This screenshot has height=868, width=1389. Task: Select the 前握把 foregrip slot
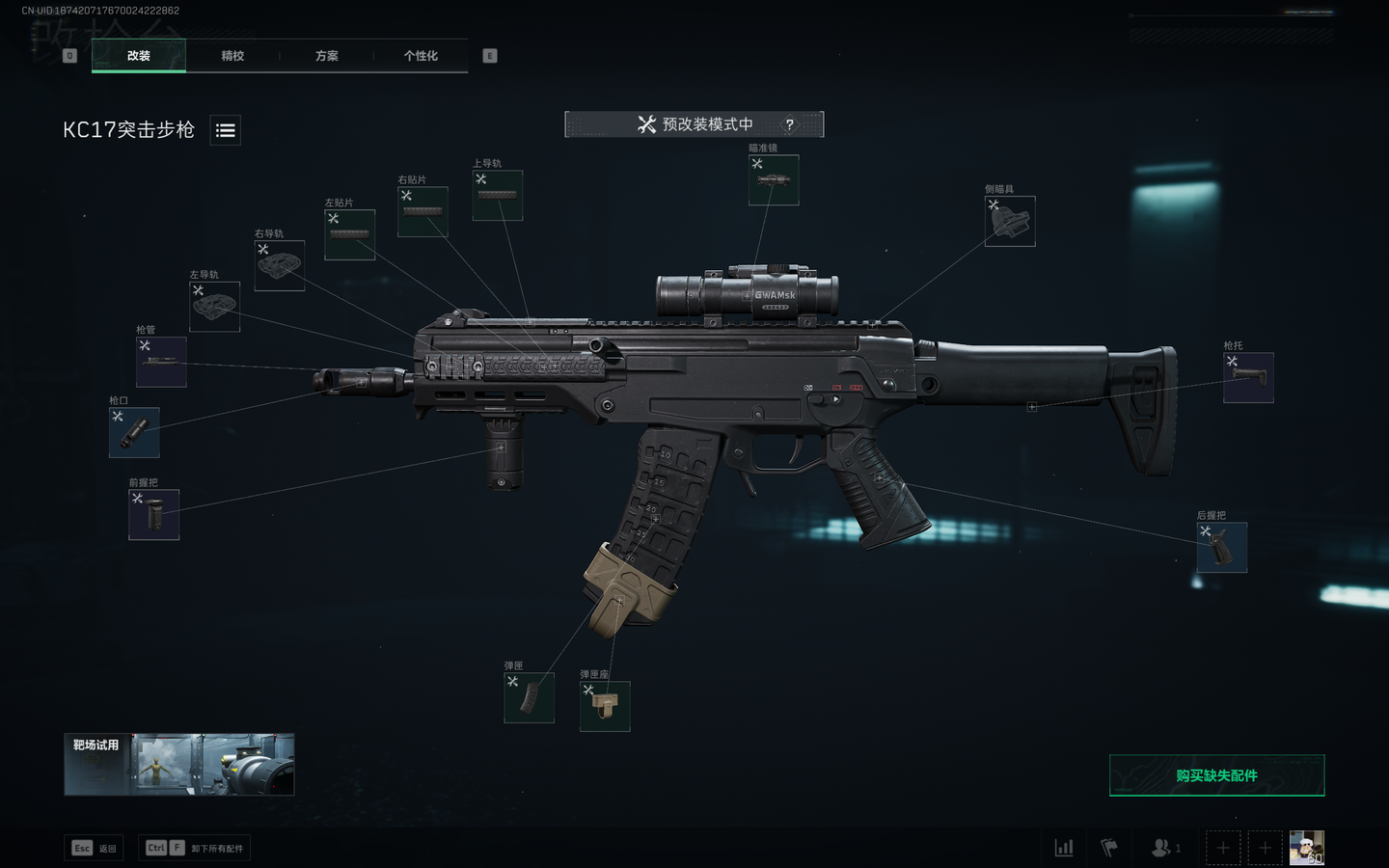[x=154, y=515]
